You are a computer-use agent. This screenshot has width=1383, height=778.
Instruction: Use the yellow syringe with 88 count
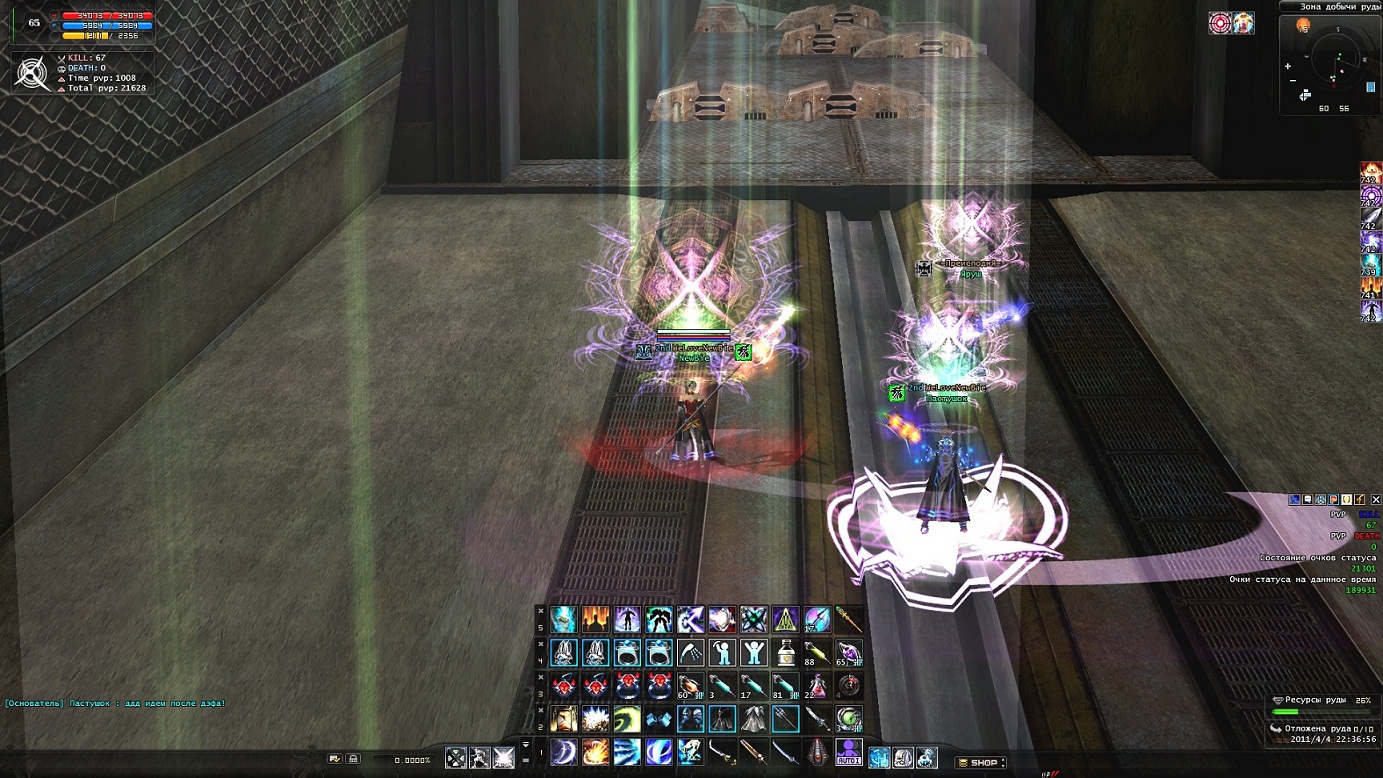(818, 653)
